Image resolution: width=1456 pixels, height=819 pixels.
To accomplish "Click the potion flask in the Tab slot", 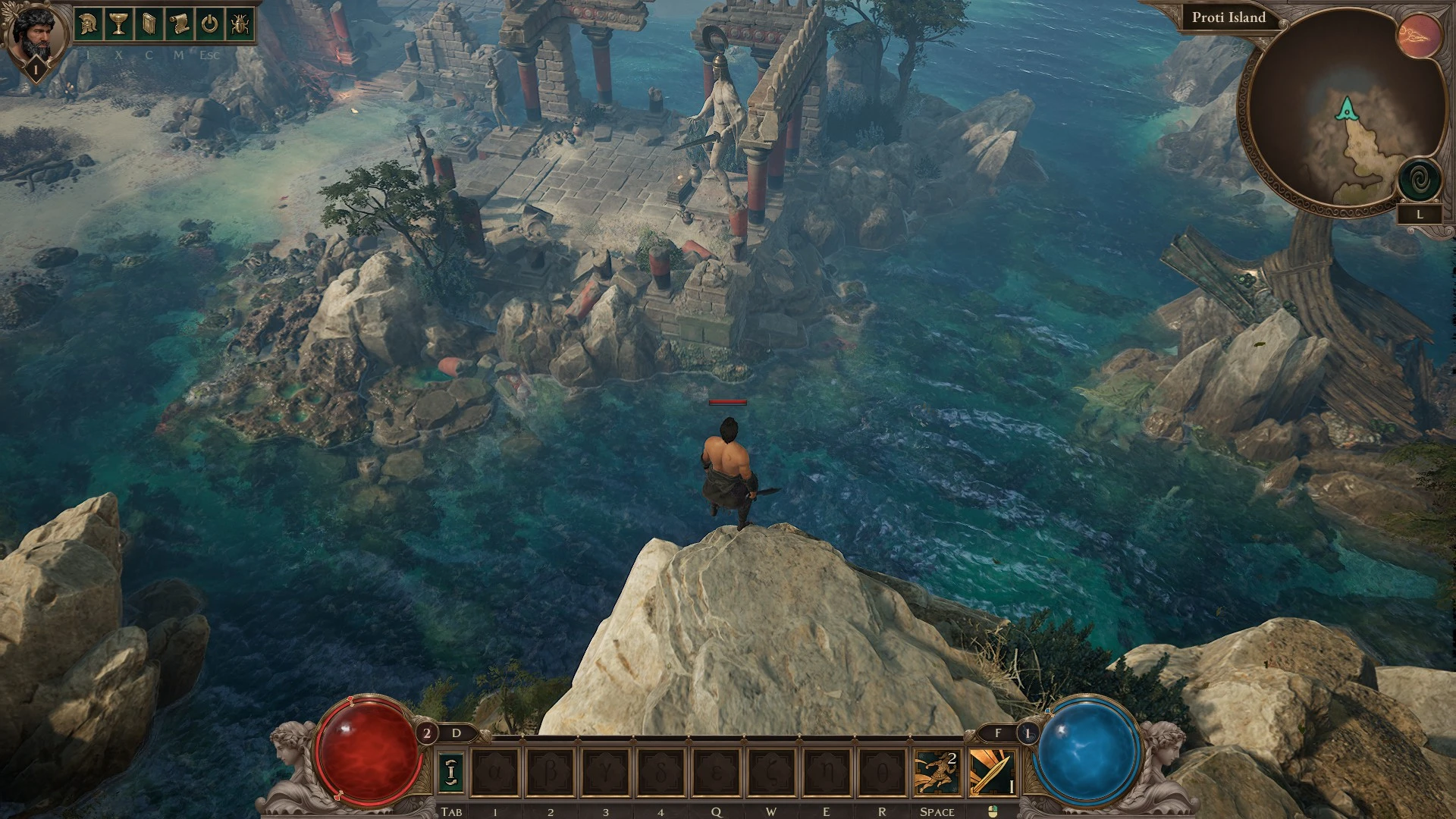I will tap(452, 772).
